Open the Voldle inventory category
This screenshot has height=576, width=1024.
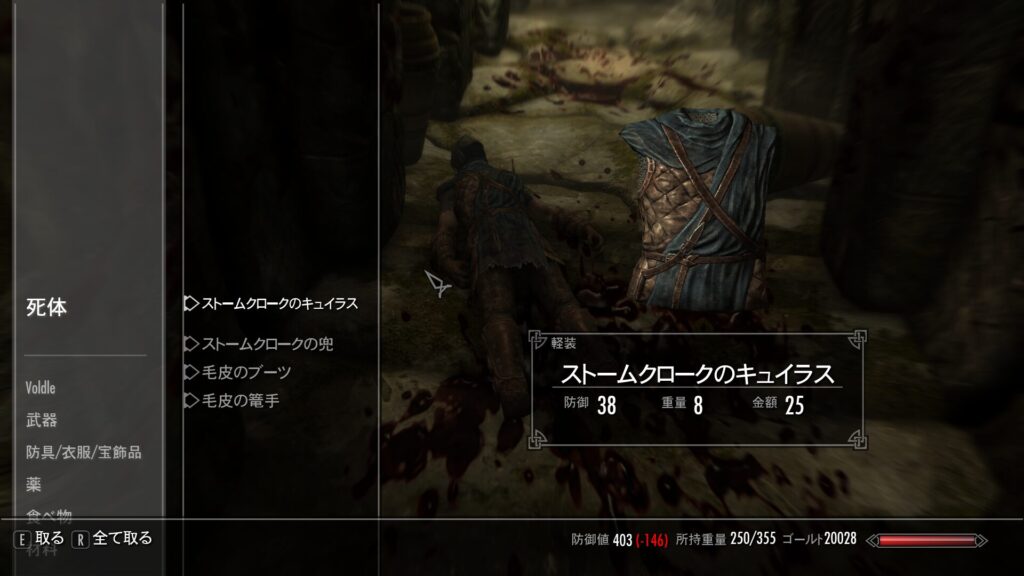coord(41,388)
